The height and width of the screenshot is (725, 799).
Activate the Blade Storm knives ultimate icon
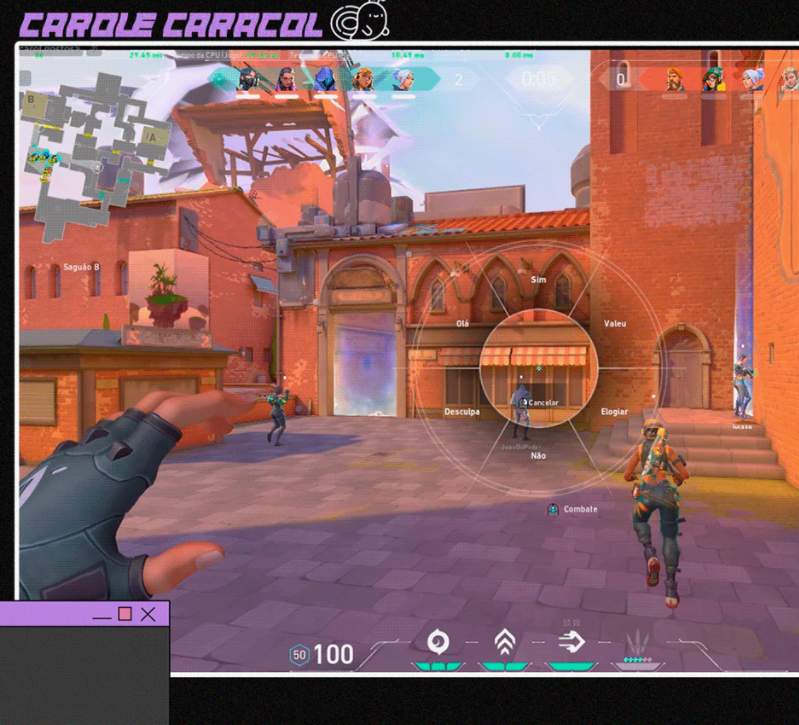(637, 642)
